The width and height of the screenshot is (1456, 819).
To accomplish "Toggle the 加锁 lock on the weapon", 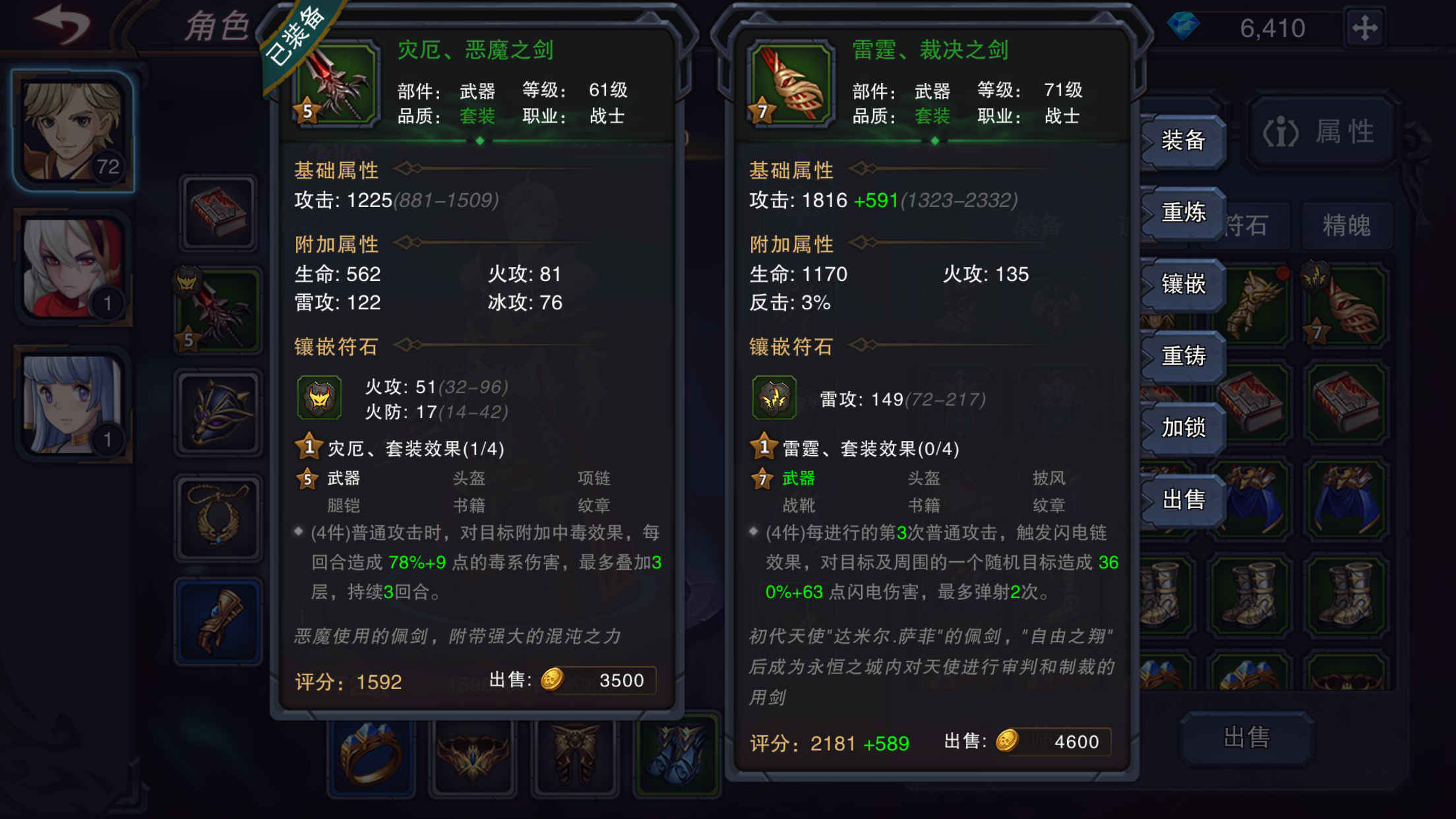I will pos(1182,428).
